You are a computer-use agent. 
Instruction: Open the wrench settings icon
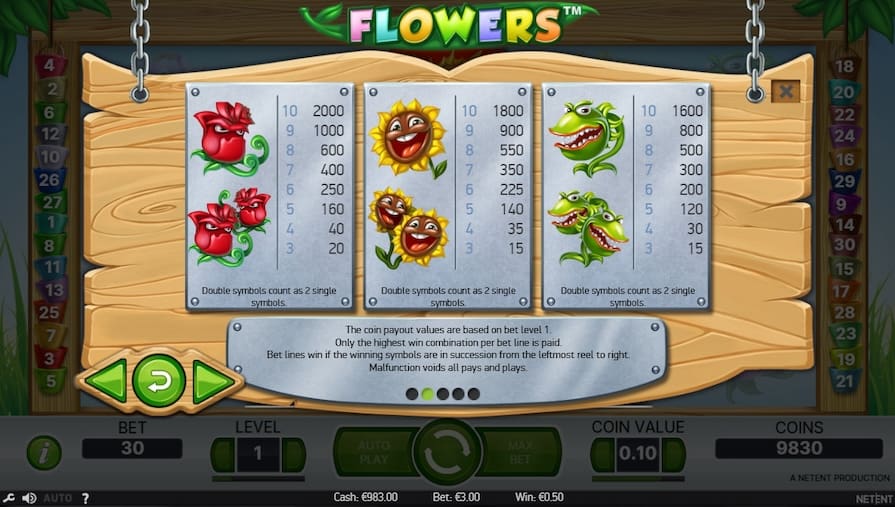click(x=9, y=497)
